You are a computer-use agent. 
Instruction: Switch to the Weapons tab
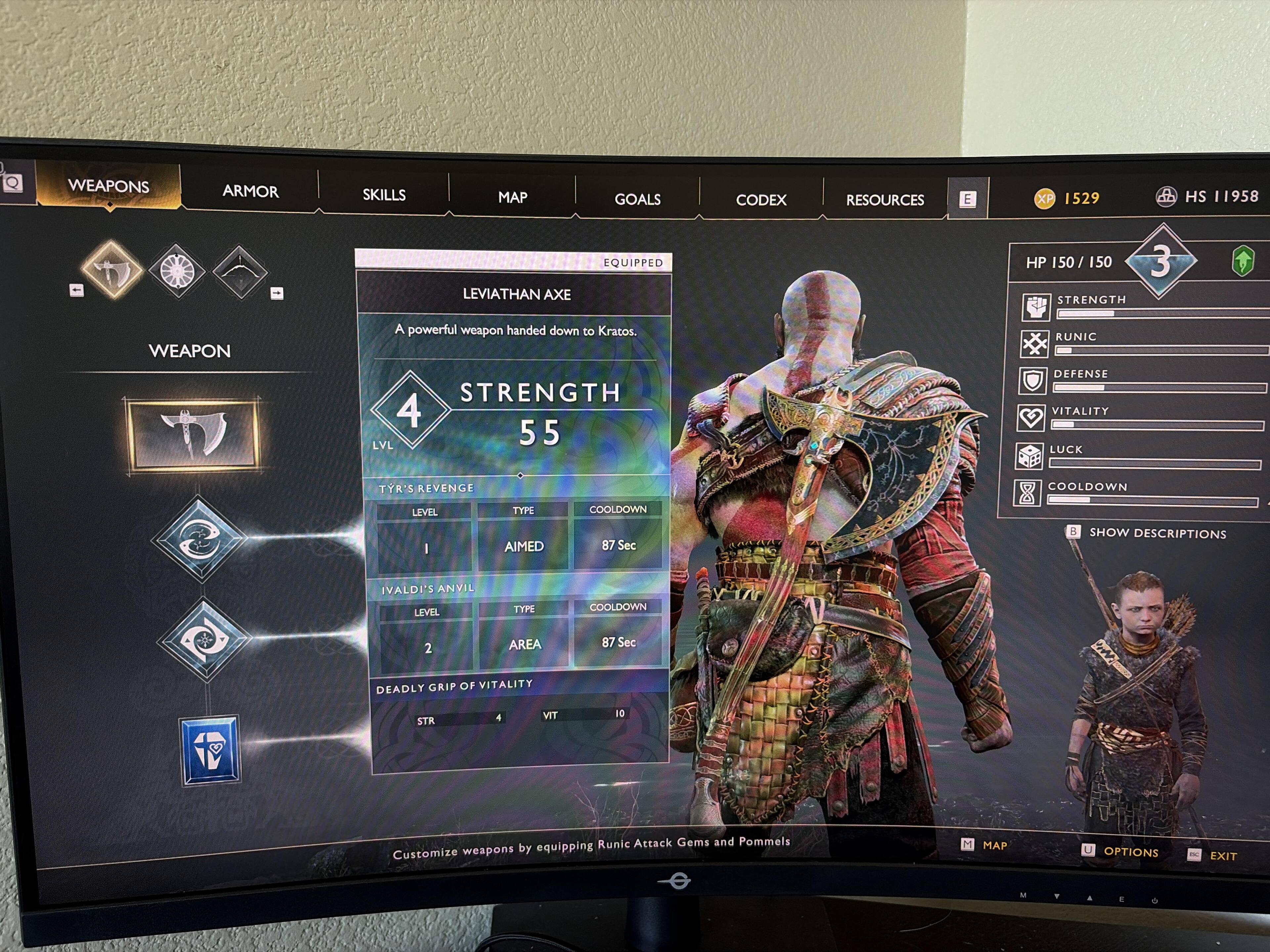coord(108,186)
